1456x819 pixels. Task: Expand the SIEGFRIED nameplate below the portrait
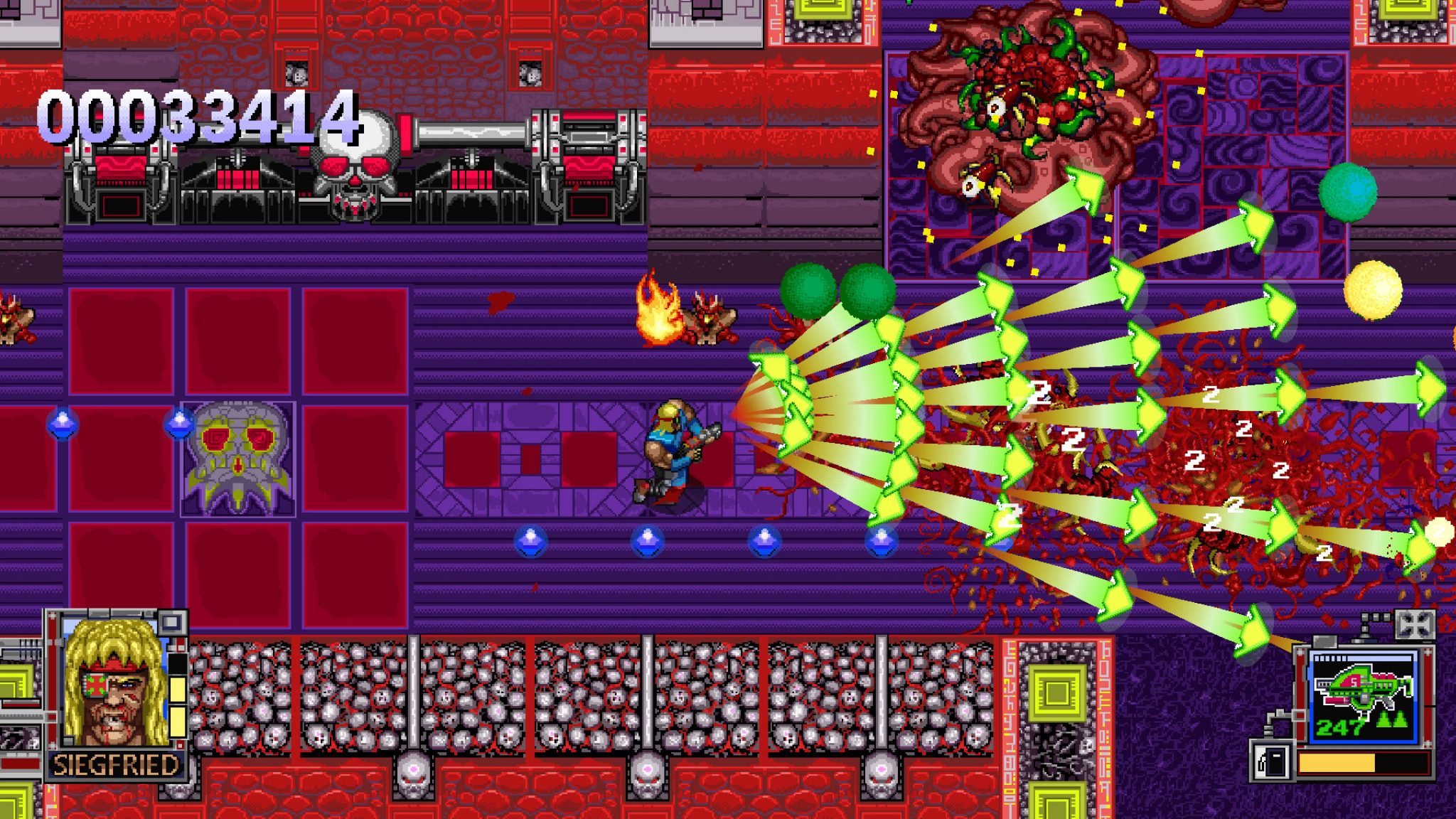pos(117,764)
